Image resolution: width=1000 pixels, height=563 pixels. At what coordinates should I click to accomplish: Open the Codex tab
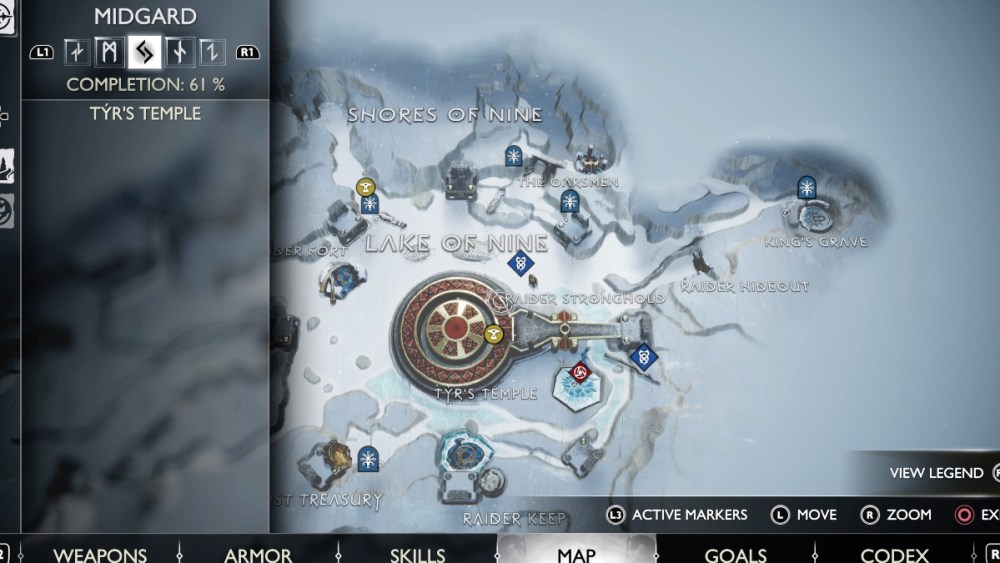(x=895, y=554)
